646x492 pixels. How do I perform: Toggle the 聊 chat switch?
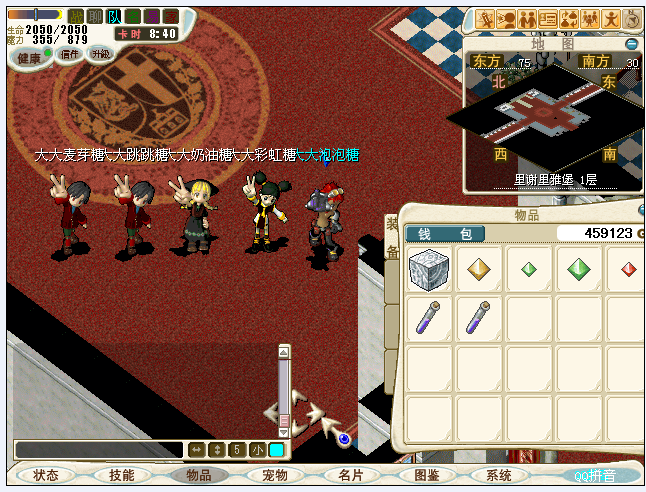tap(94, 16)
